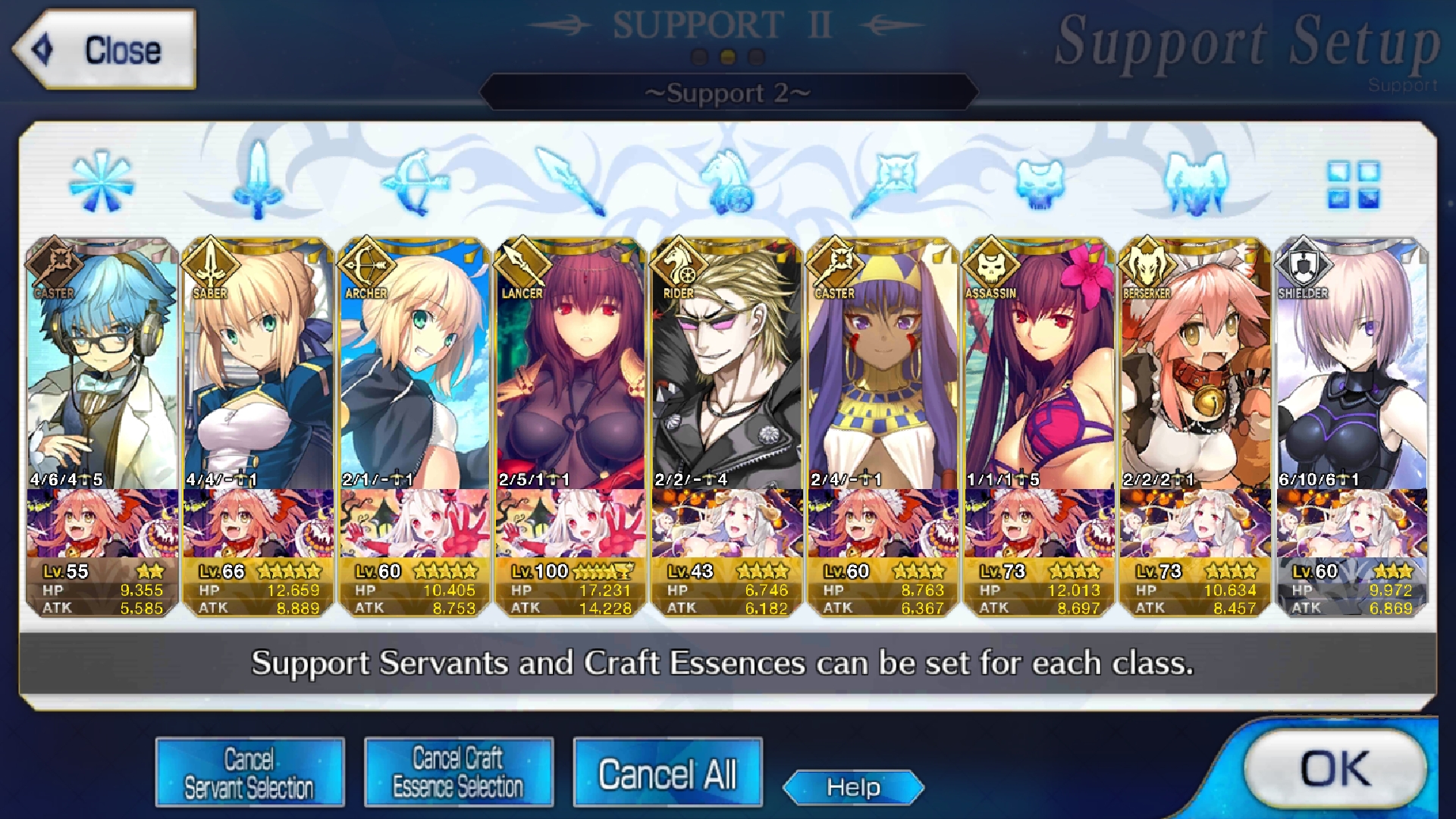Image resolution: width=1456 pixels, height=819 pixels.
Task: Pick the level 100 Lancer servant card
Action: [571, 364]
